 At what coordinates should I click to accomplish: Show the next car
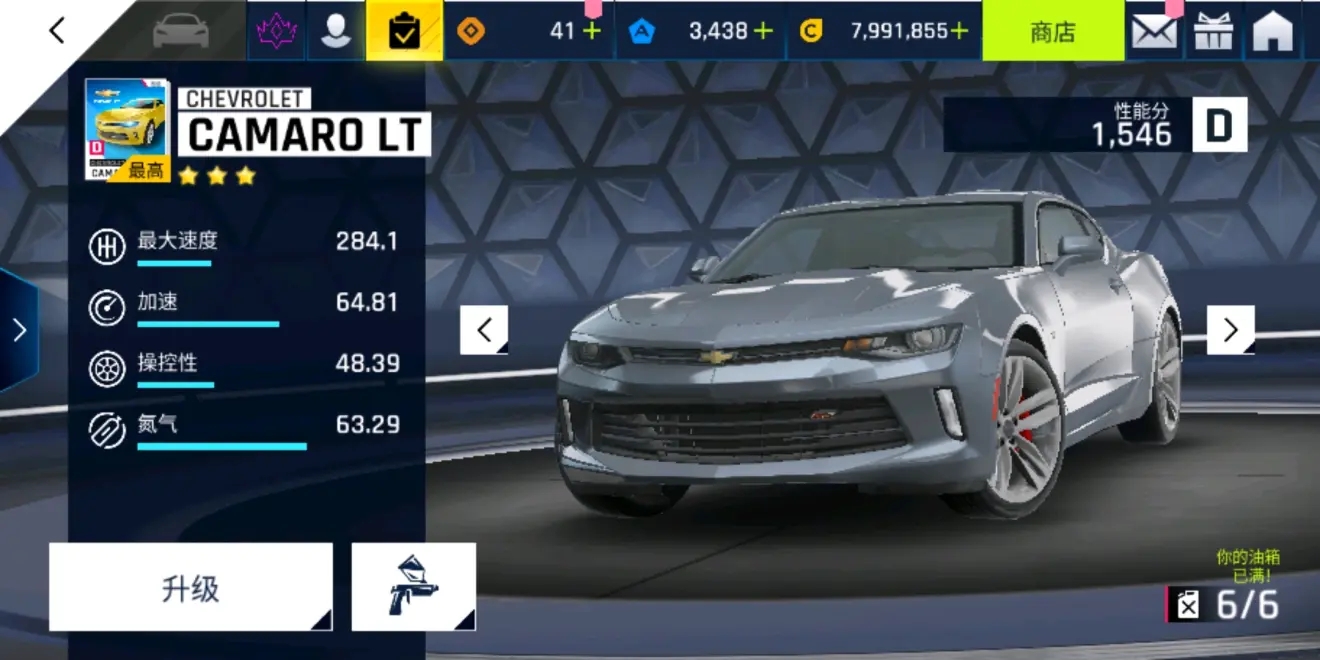point(1230,330)
